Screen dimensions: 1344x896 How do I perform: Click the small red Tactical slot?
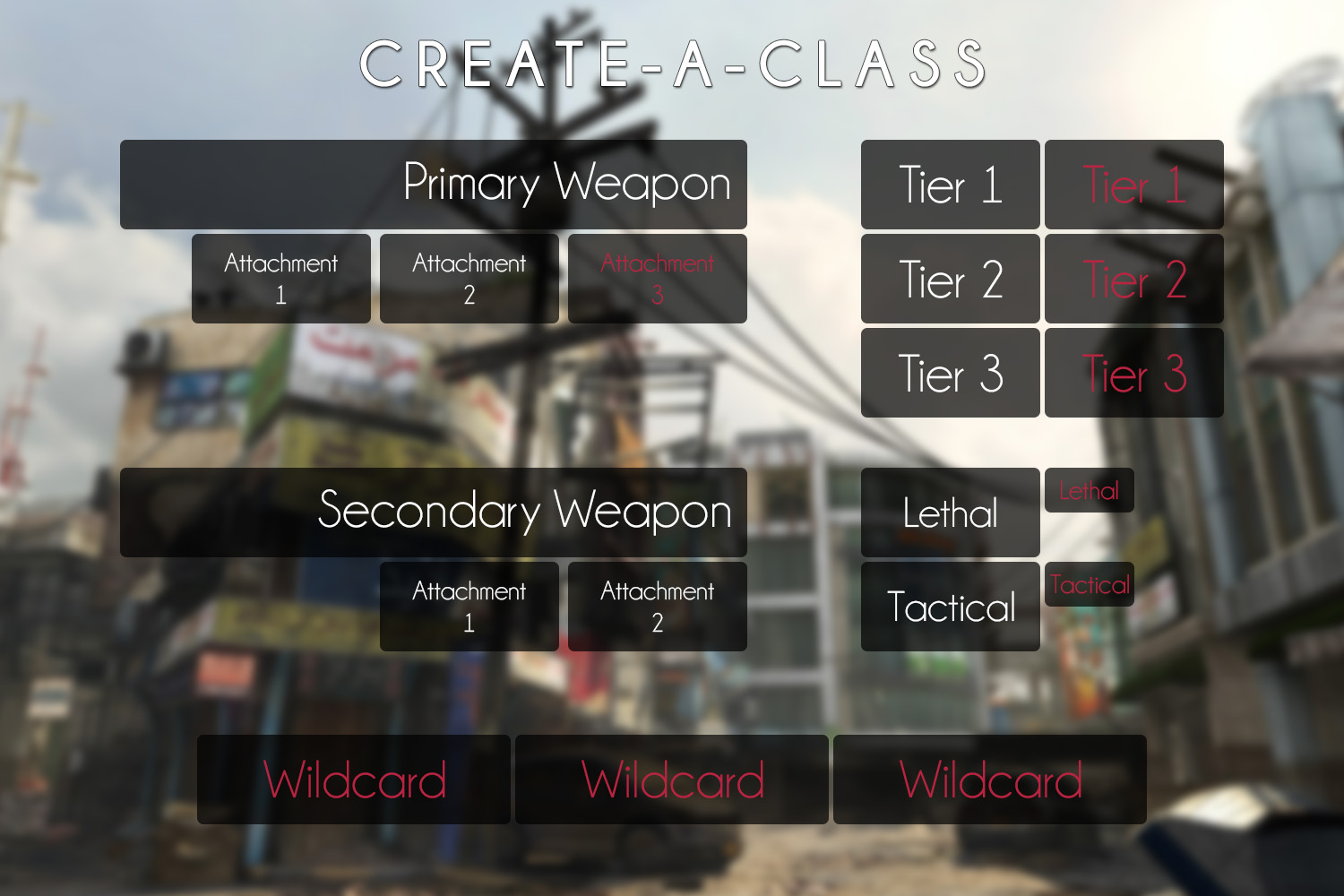coord(1090,584)
